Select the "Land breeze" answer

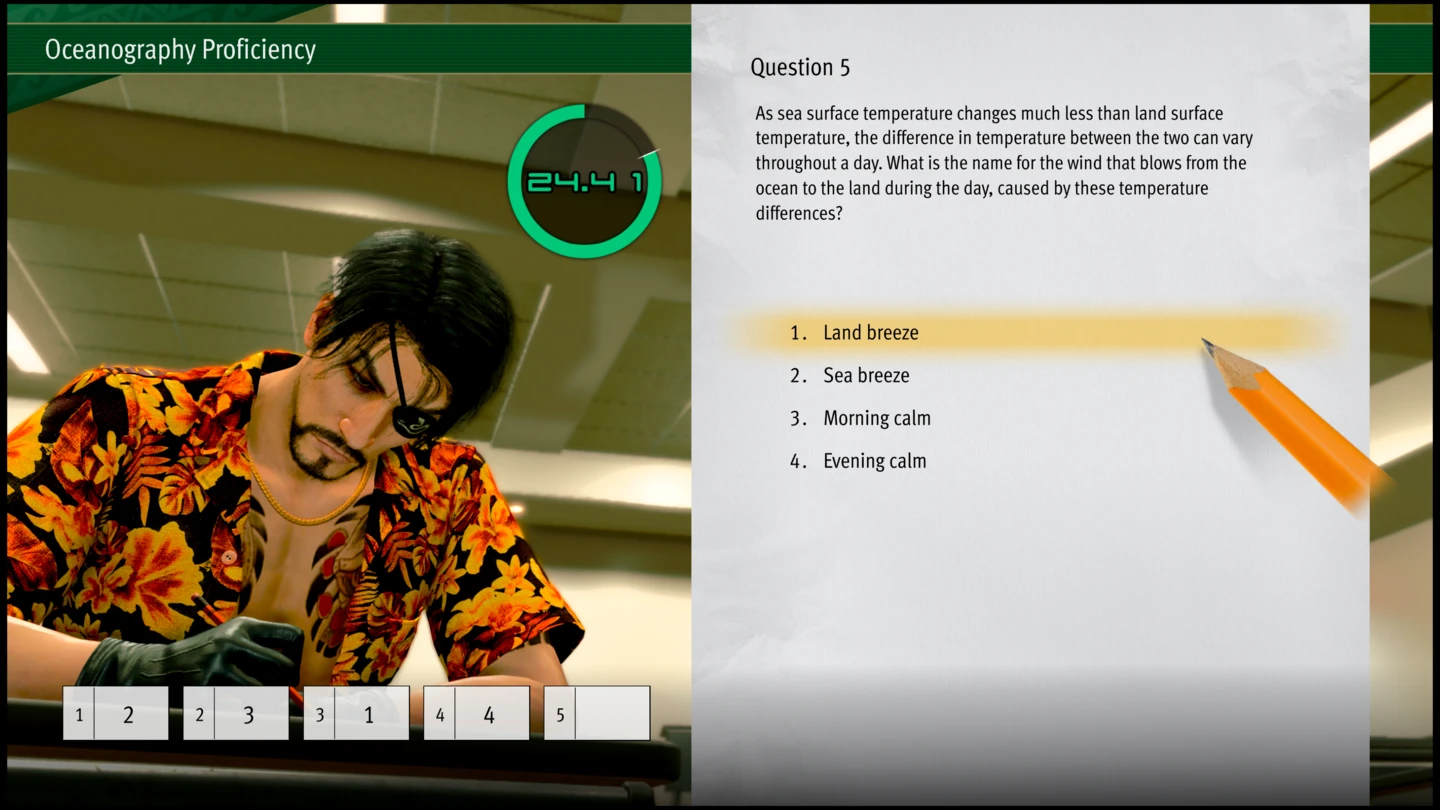[870, 333]
